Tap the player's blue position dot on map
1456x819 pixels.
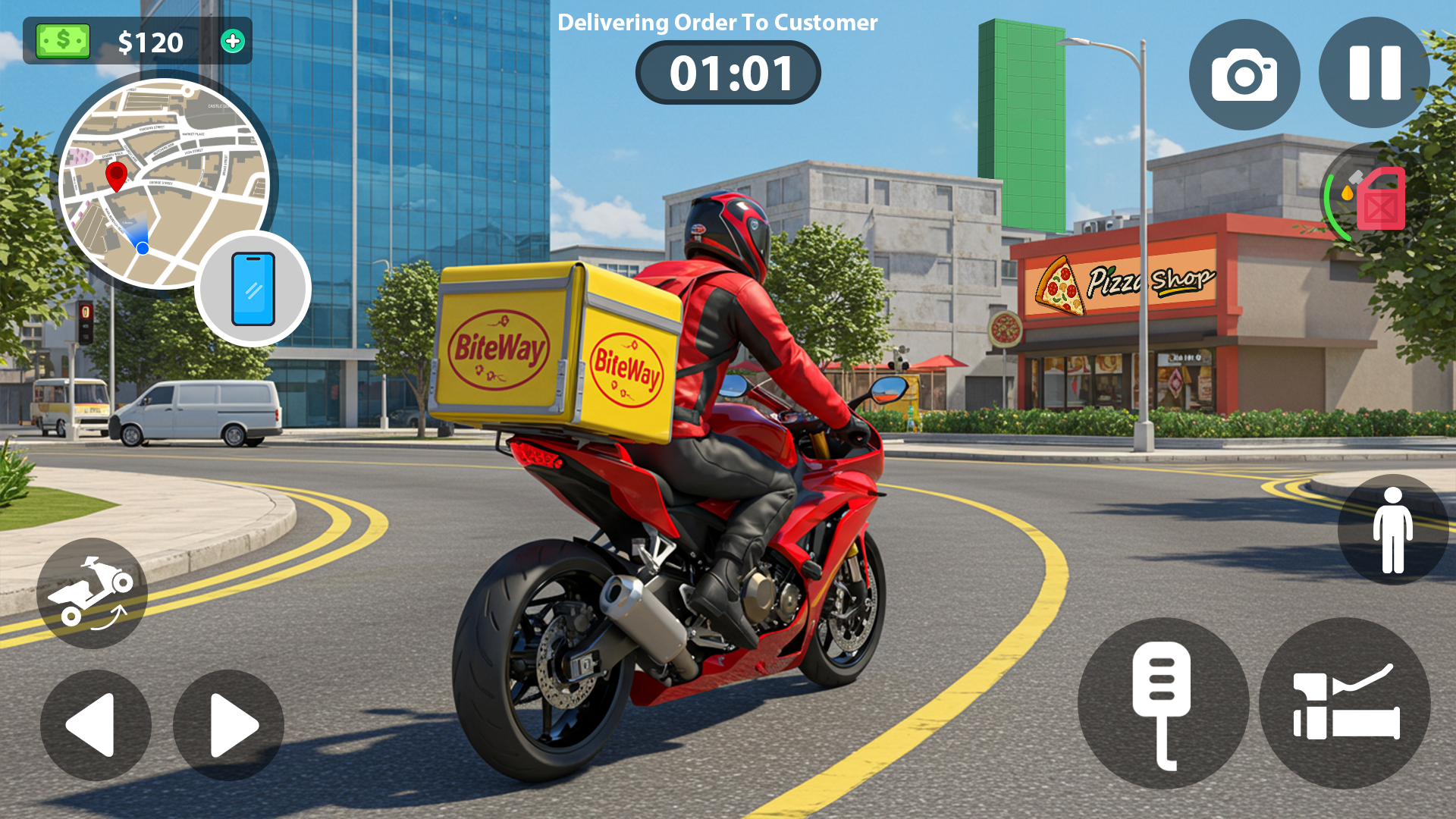pyautogui.click(x=141, y=248)
